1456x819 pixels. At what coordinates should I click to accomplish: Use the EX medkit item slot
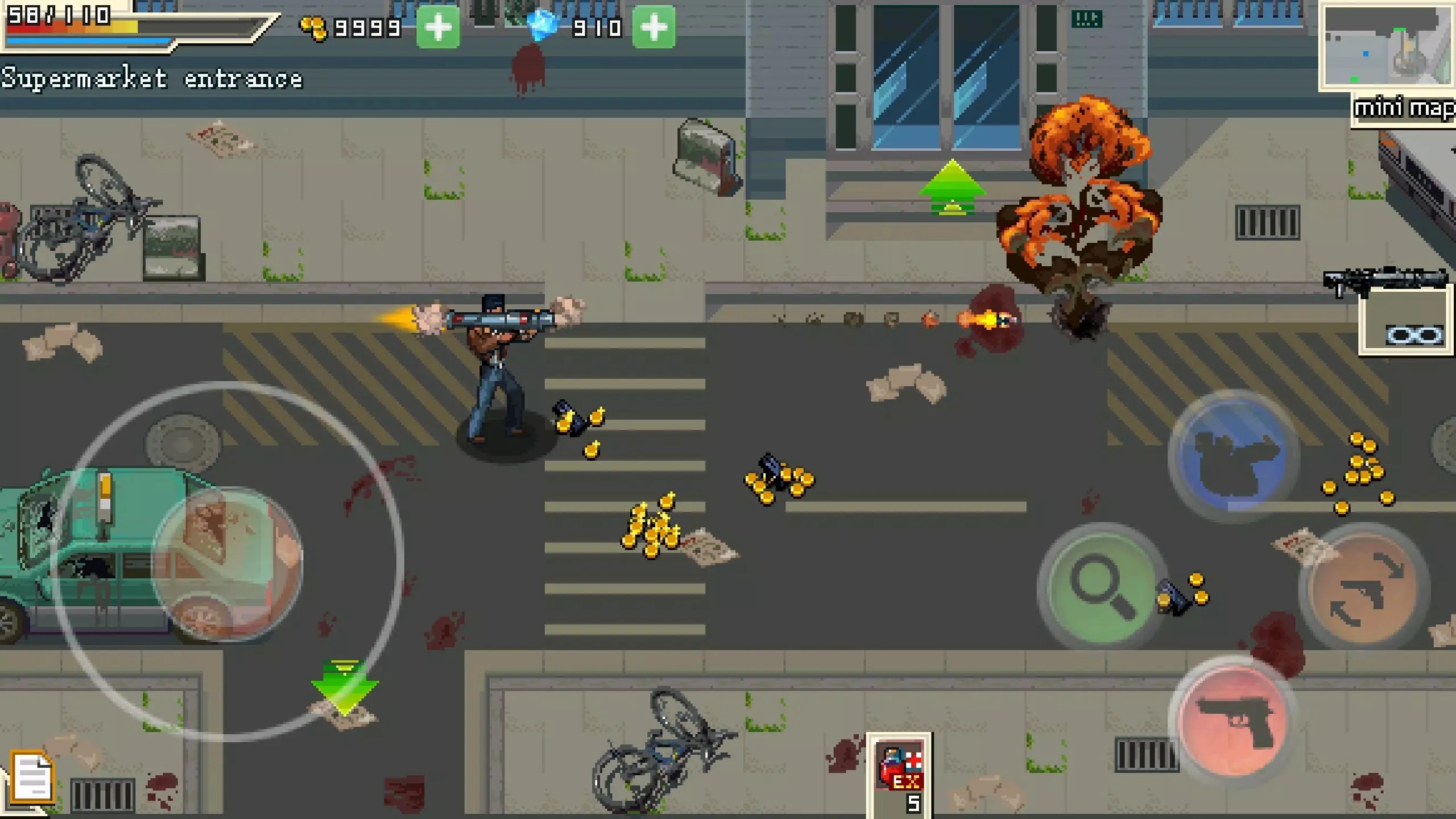point(899,775)
